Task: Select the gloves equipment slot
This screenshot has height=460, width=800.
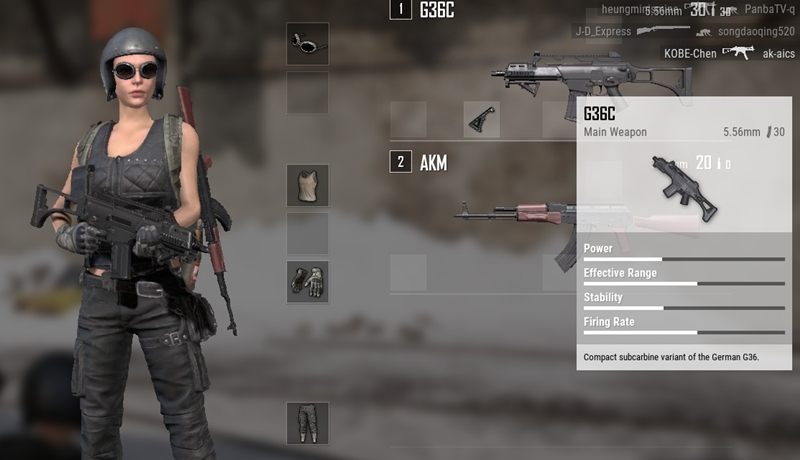Action: pos(307,282)
